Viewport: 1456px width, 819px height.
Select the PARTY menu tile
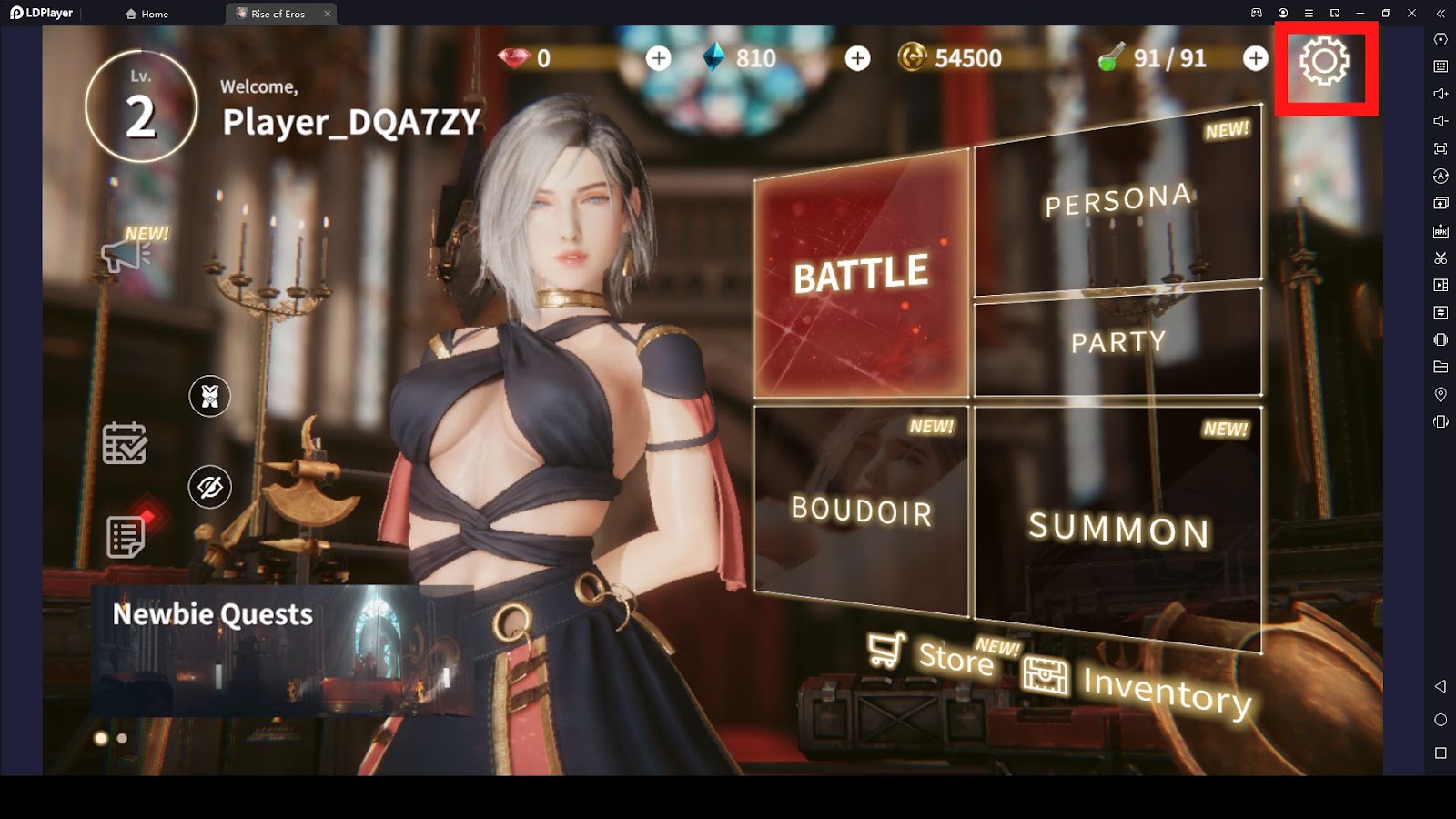click(1117, 342)
